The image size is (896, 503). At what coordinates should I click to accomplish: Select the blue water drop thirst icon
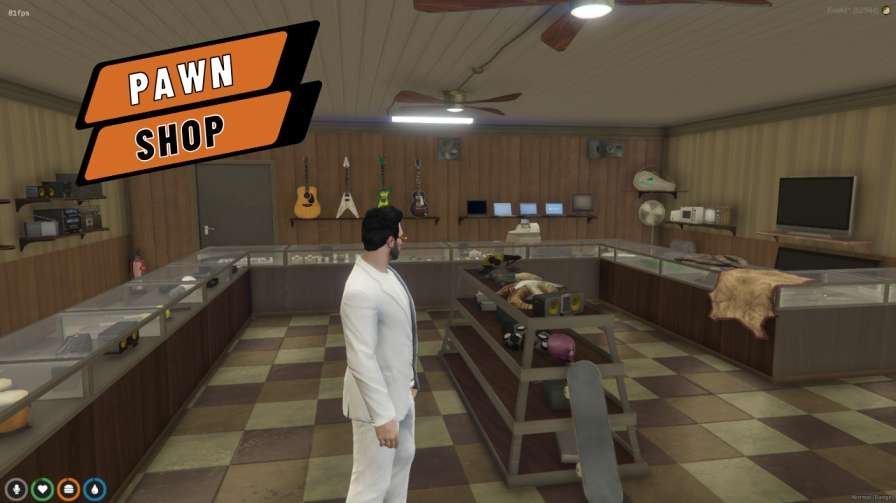[95, 489]
